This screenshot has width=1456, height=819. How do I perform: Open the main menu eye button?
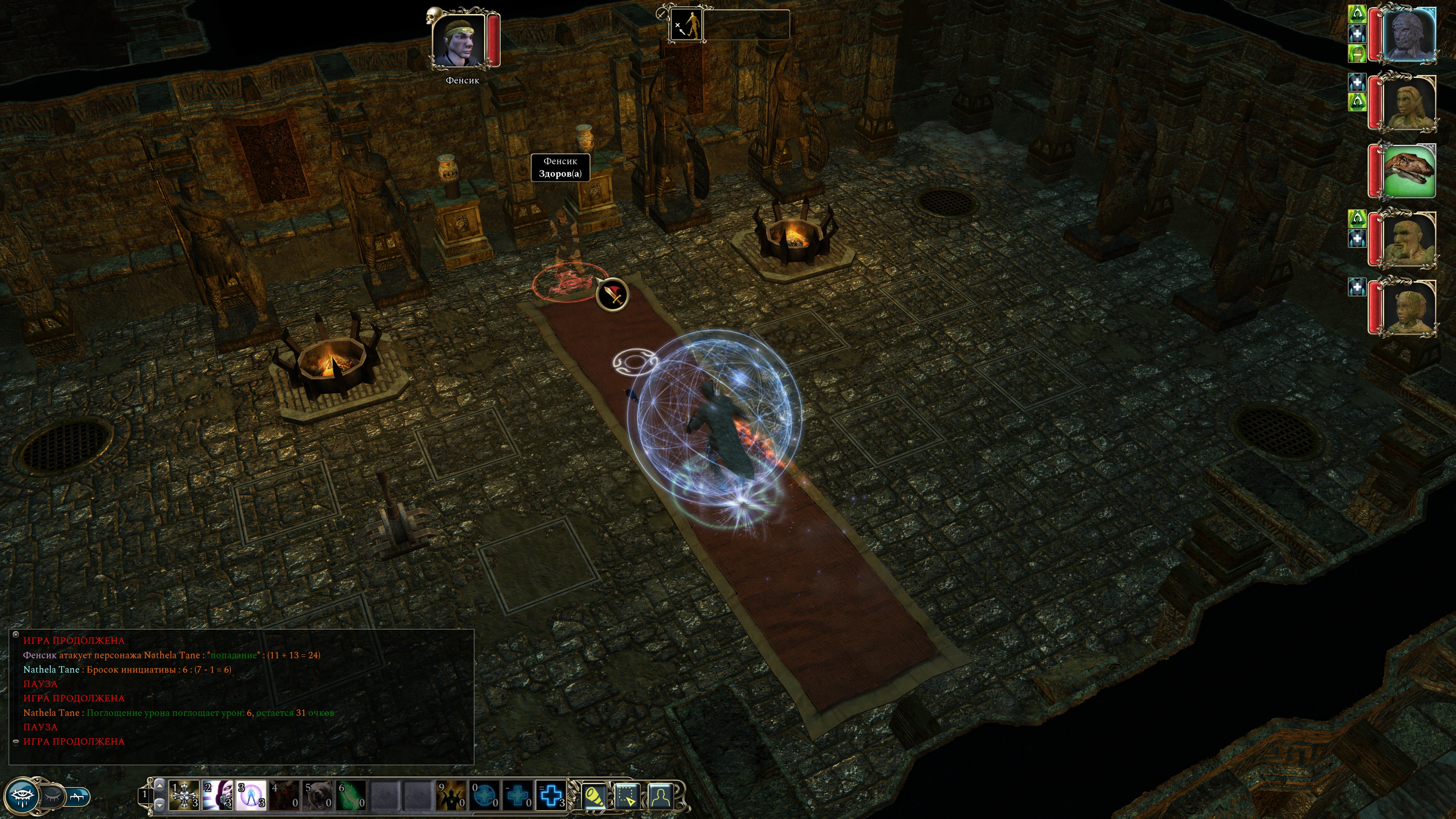click(x=23, y=796)
